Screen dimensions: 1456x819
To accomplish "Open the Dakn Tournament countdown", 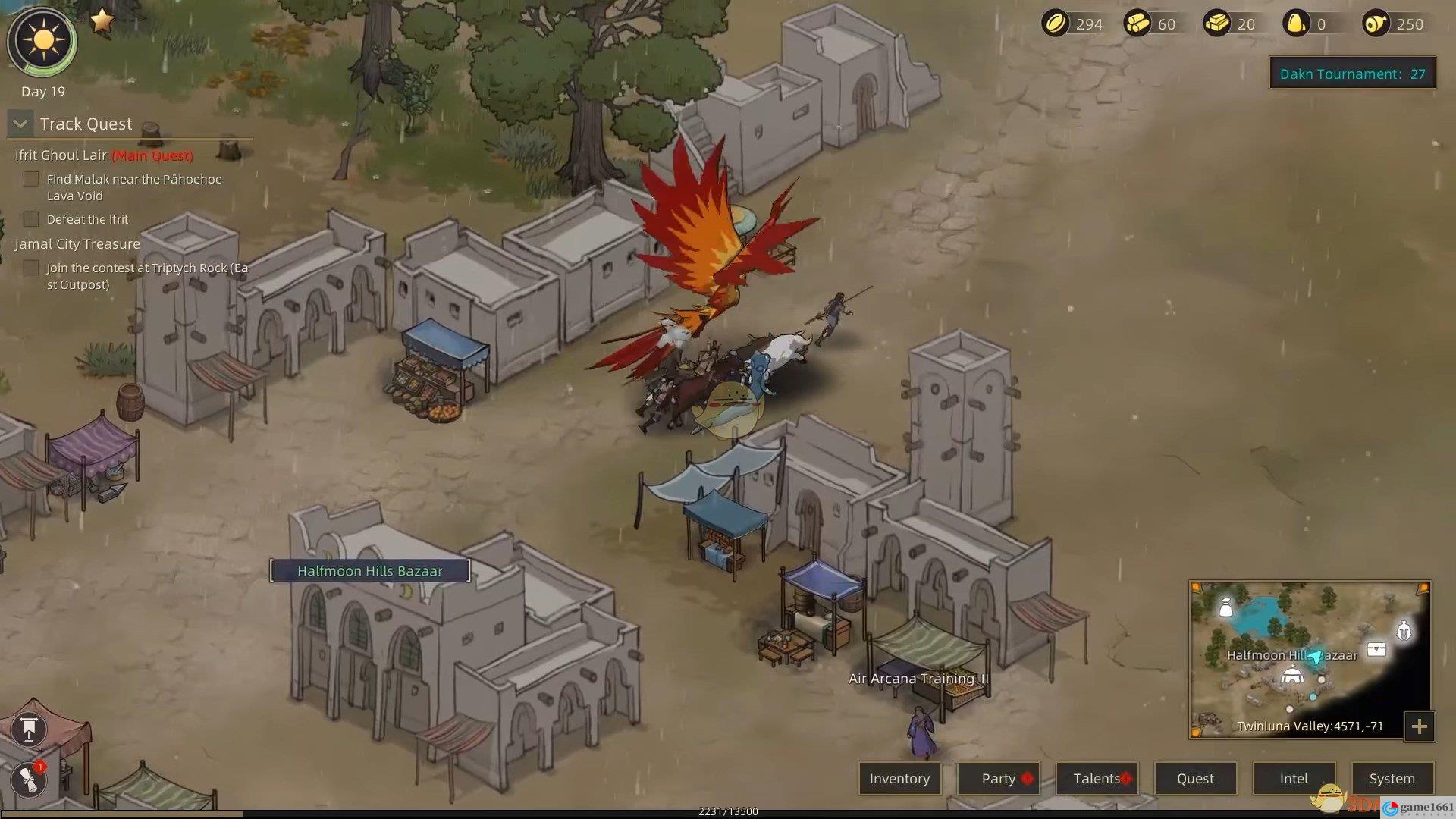I will [1352, 74].
